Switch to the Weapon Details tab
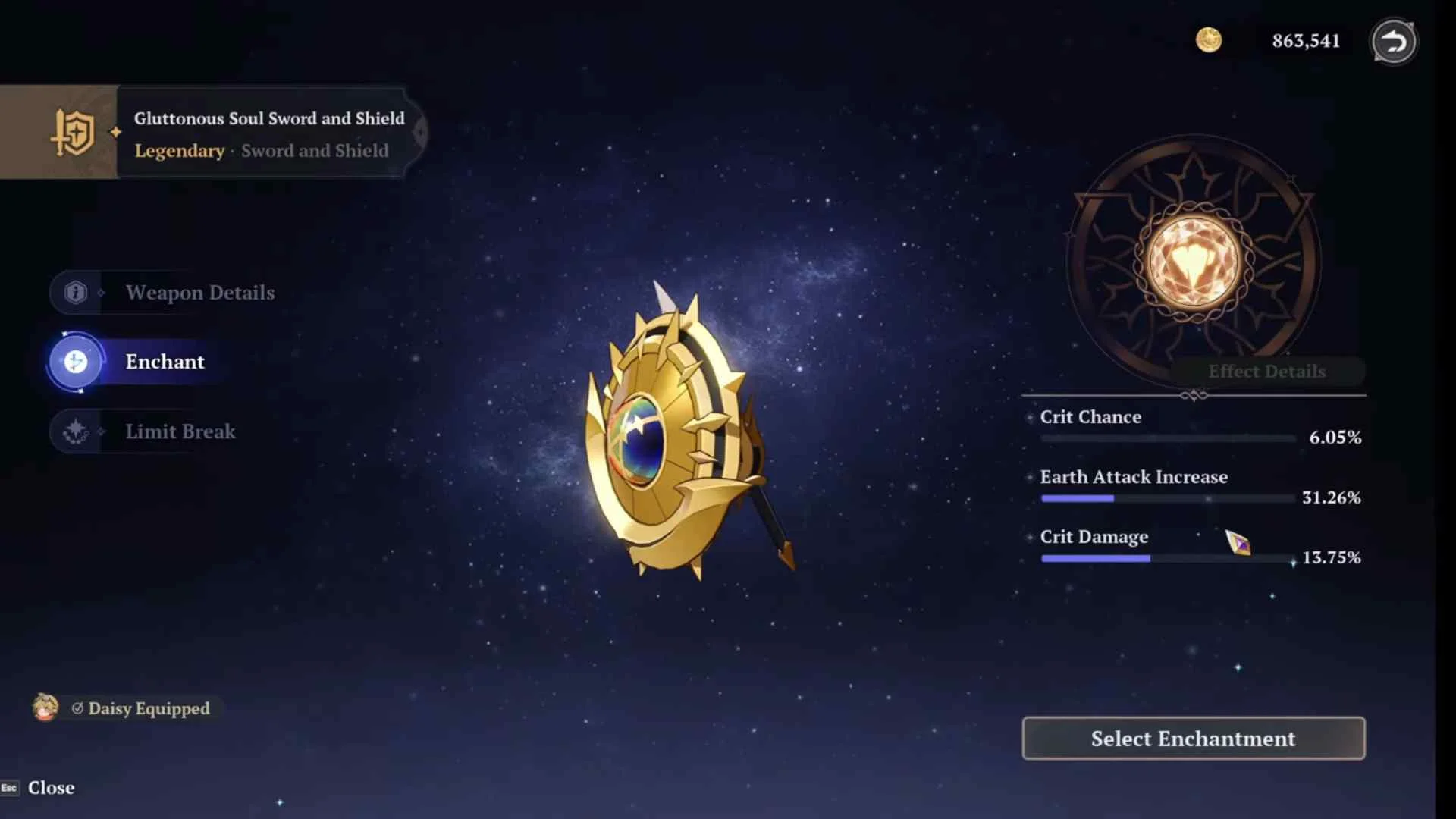The width and height of the screenshot is (1456, 819). (200, 293)
